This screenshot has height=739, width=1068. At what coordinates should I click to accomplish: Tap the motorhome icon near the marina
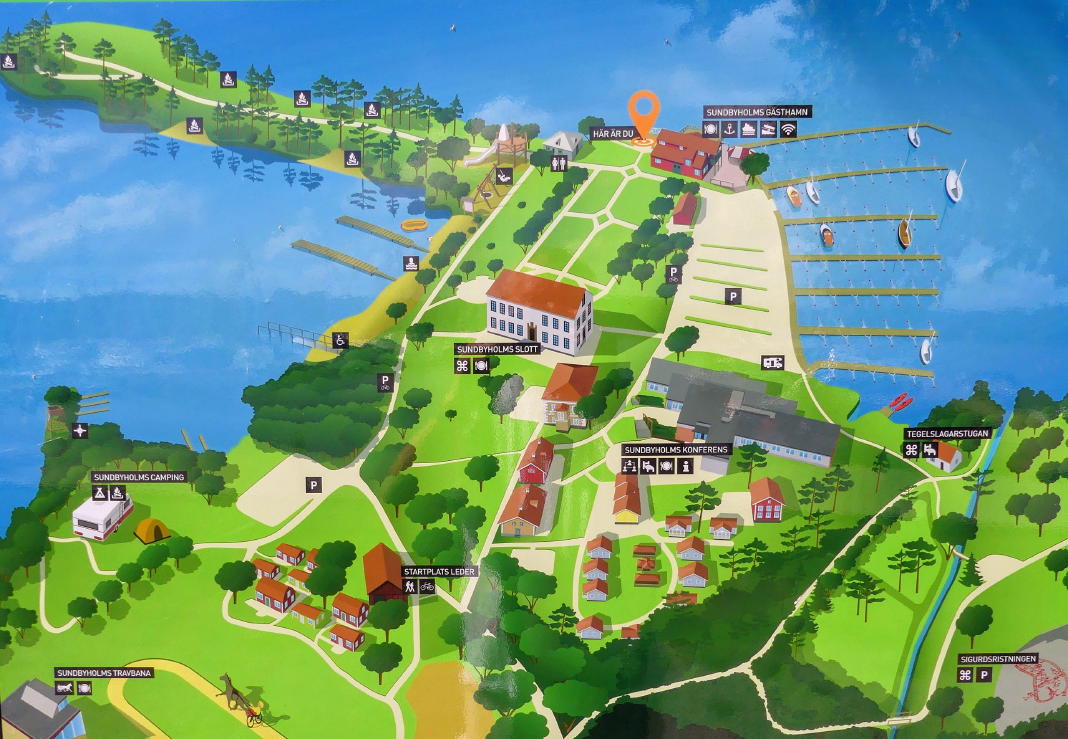click(x=773, y=362)
